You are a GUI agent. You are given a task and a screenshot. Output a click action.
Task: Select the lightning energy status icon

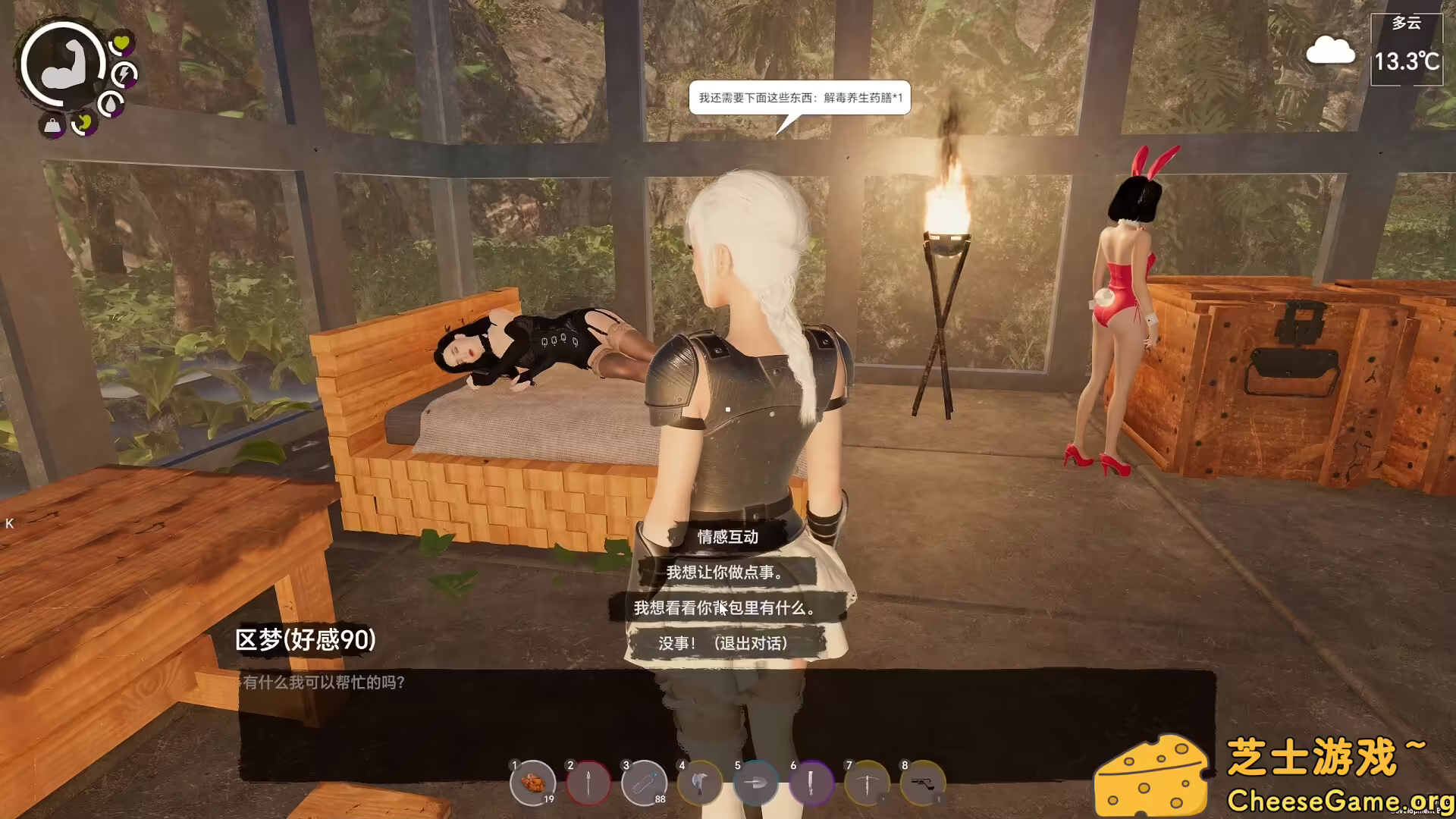coord(125,74)
